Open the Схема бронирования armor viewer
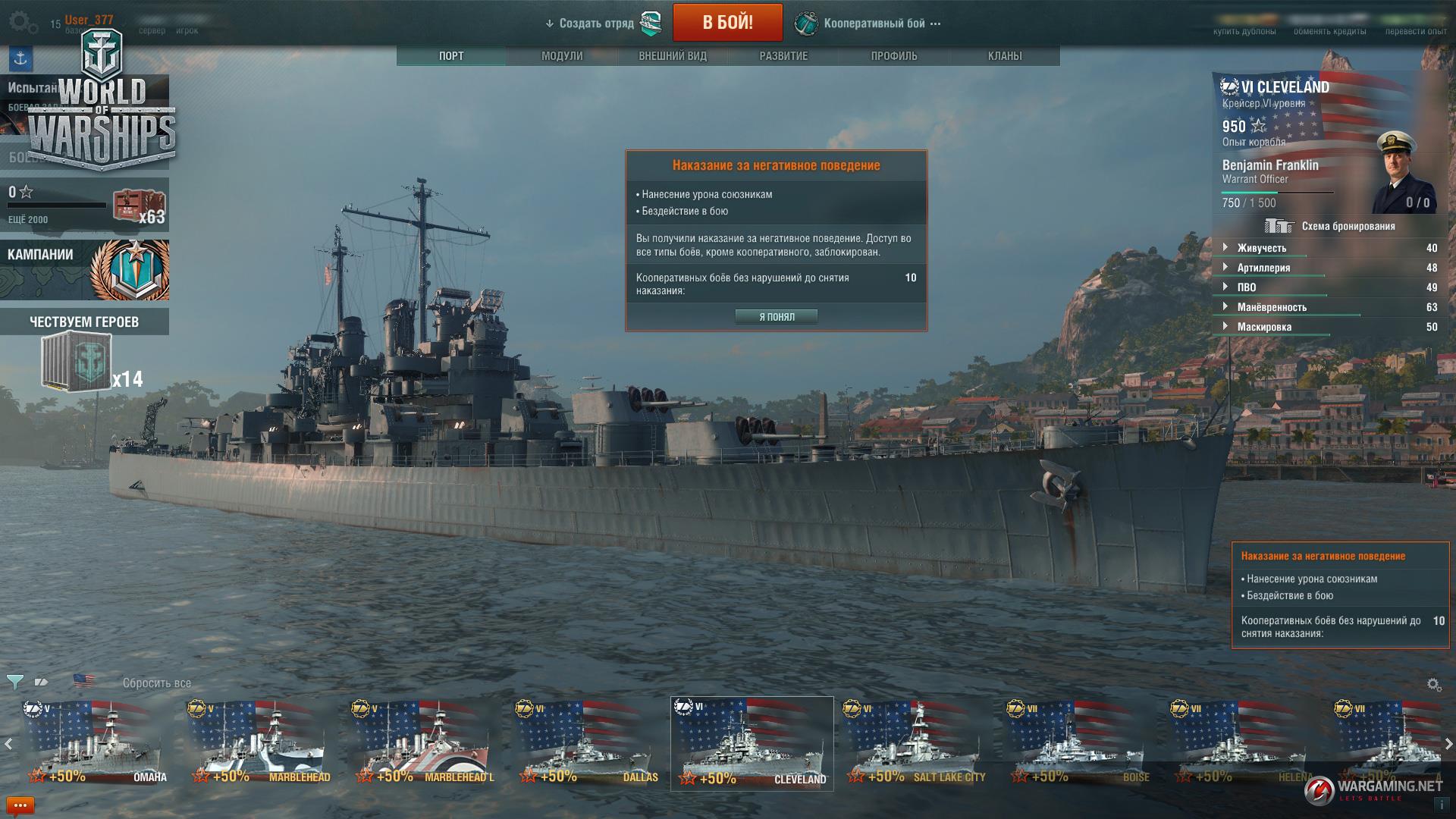 click(1330, 226)
